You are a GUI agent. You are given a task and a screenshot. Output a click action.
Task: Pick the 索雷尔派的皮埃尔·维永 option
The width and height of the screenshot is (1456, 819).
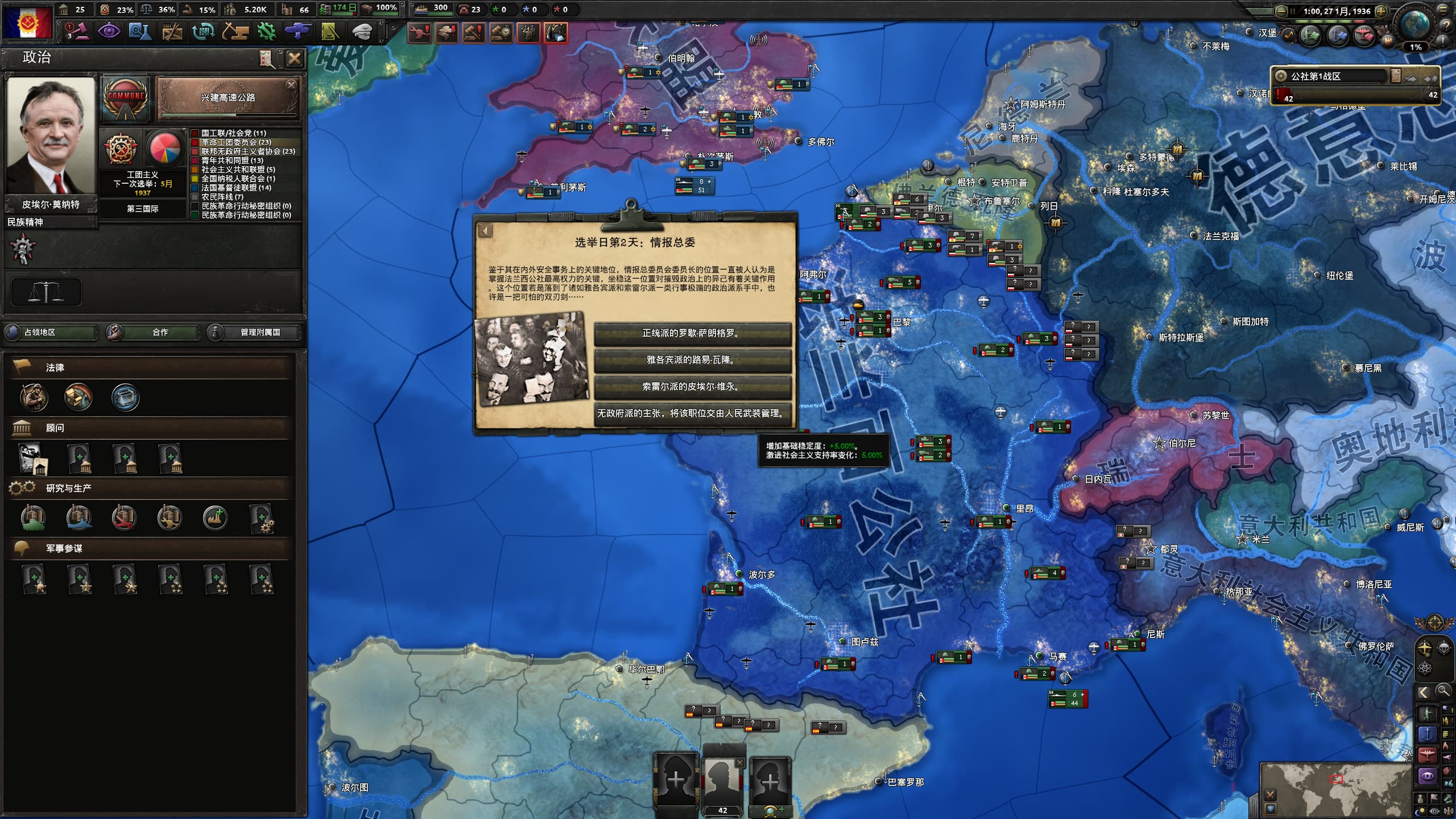pyautogui.click(x=692, y=387)
